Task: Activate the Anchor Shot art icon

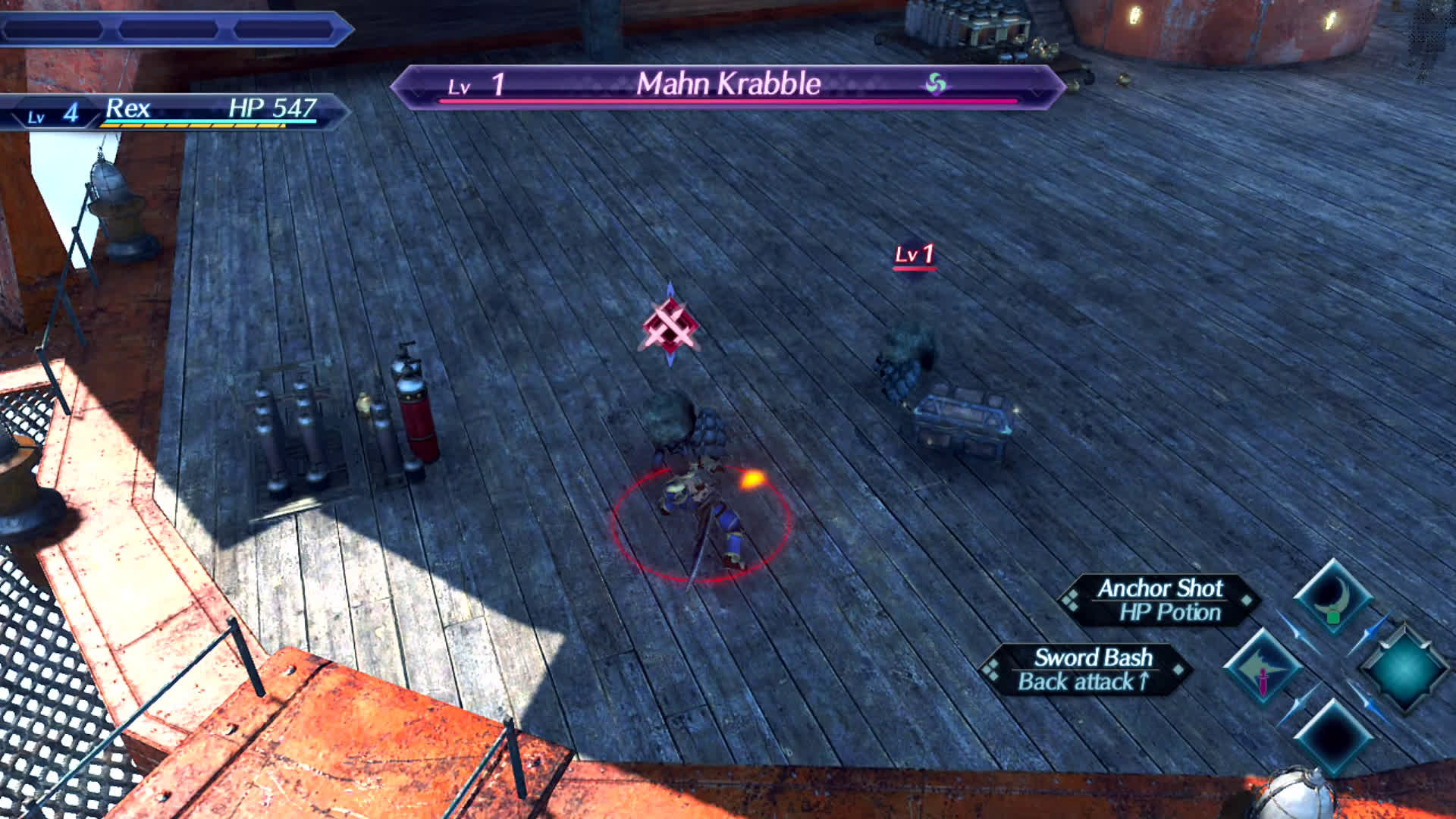Action: tap(1332, 599)
